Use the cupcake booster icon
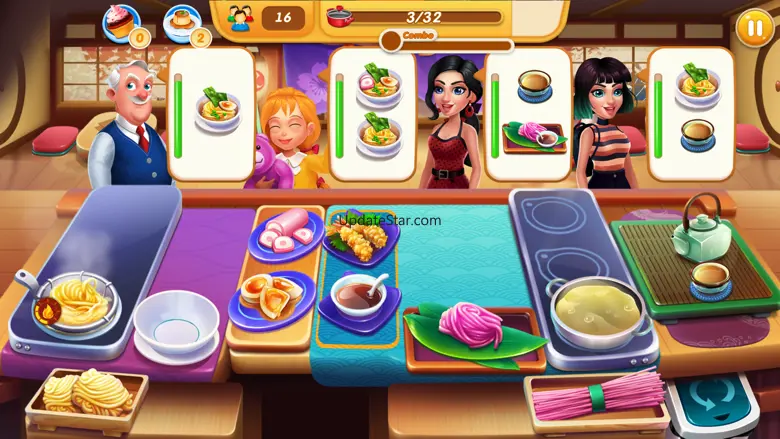Viewport: 780px width, 439px height. click(121, 20)
